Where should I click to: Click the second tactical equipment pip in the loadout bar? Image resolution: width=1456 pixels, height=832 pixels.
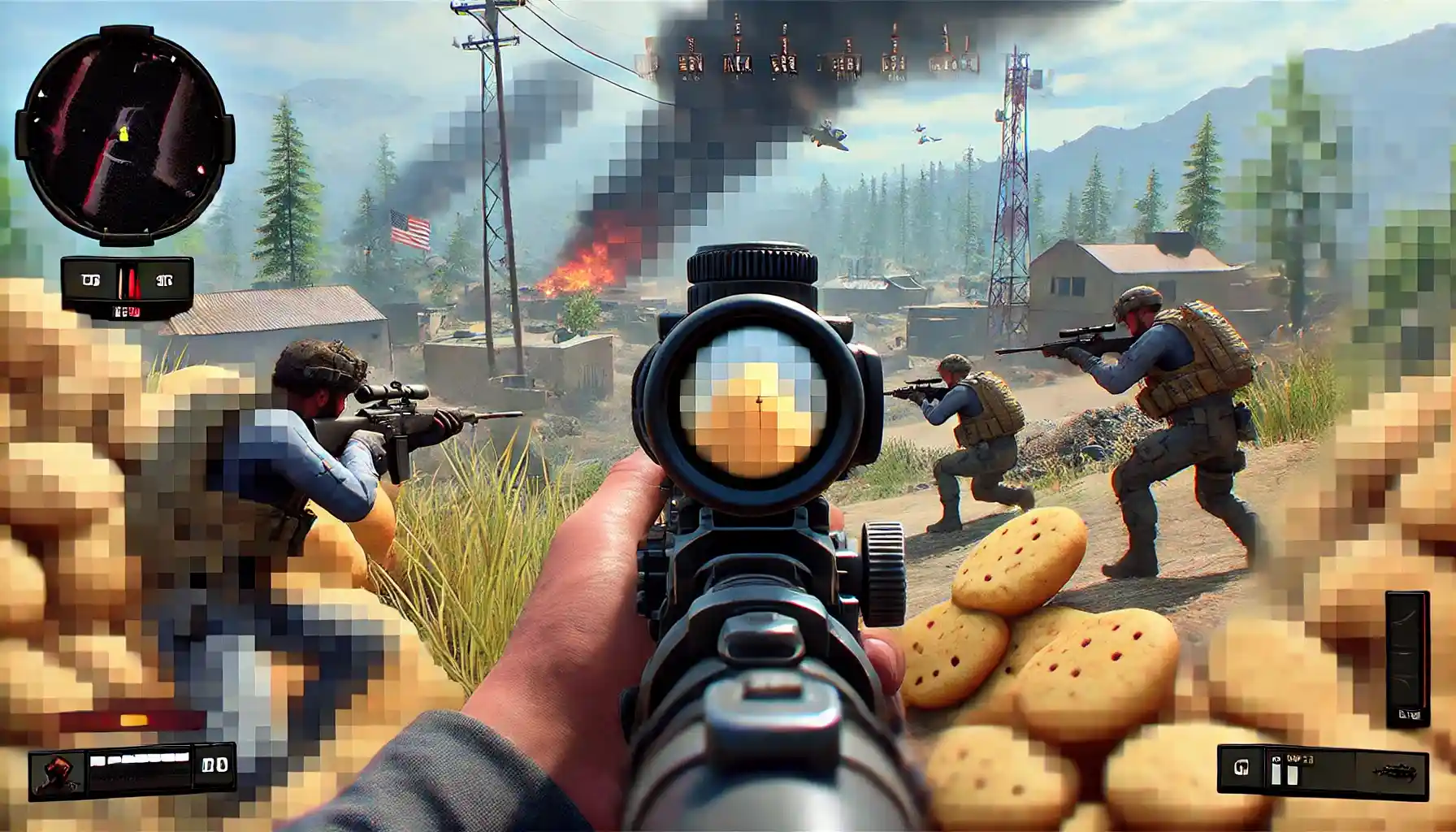coord(1292,774)
